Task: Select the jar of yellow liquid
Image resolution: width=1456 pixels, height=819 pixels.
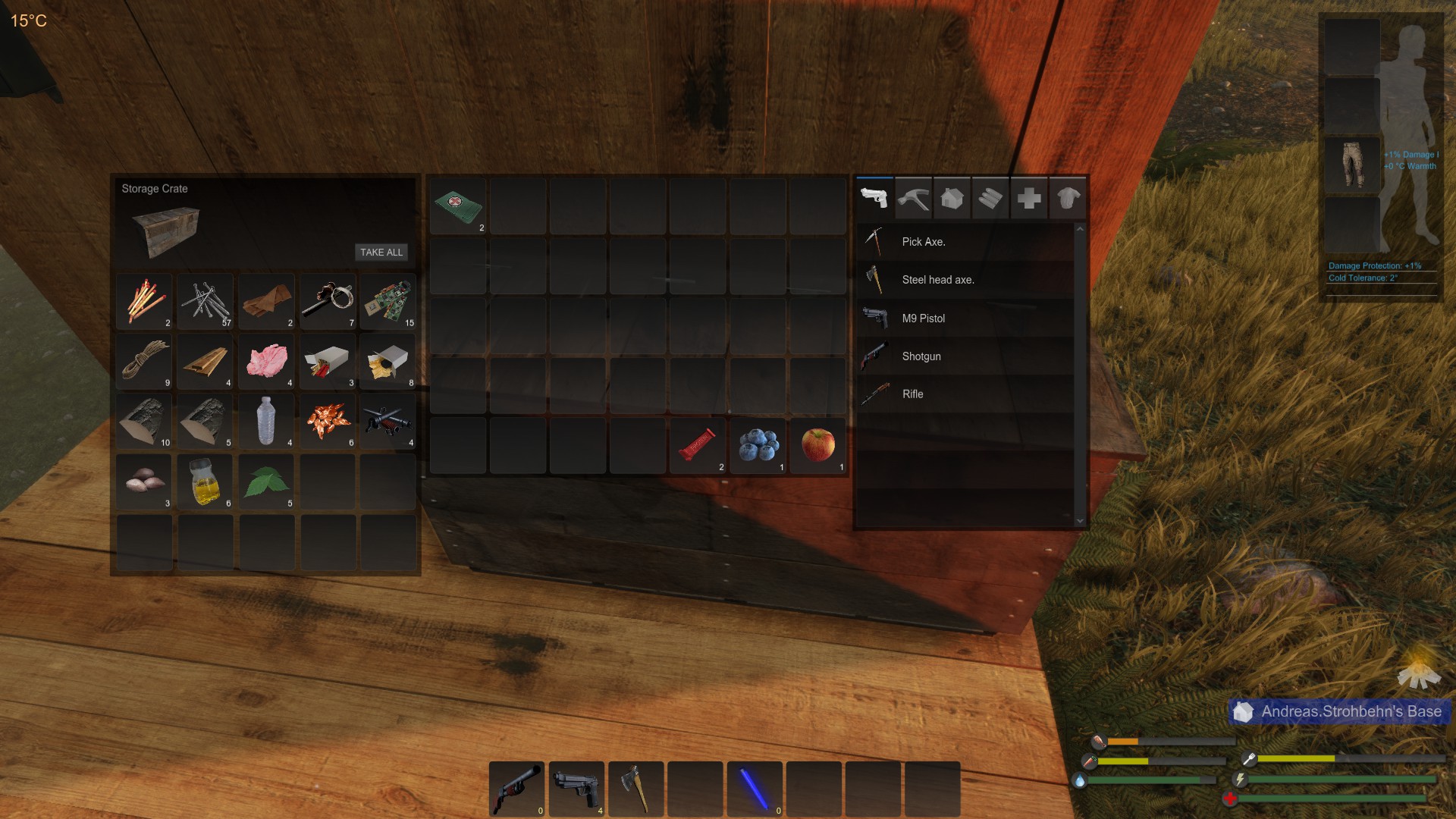Action: point(206,482)
